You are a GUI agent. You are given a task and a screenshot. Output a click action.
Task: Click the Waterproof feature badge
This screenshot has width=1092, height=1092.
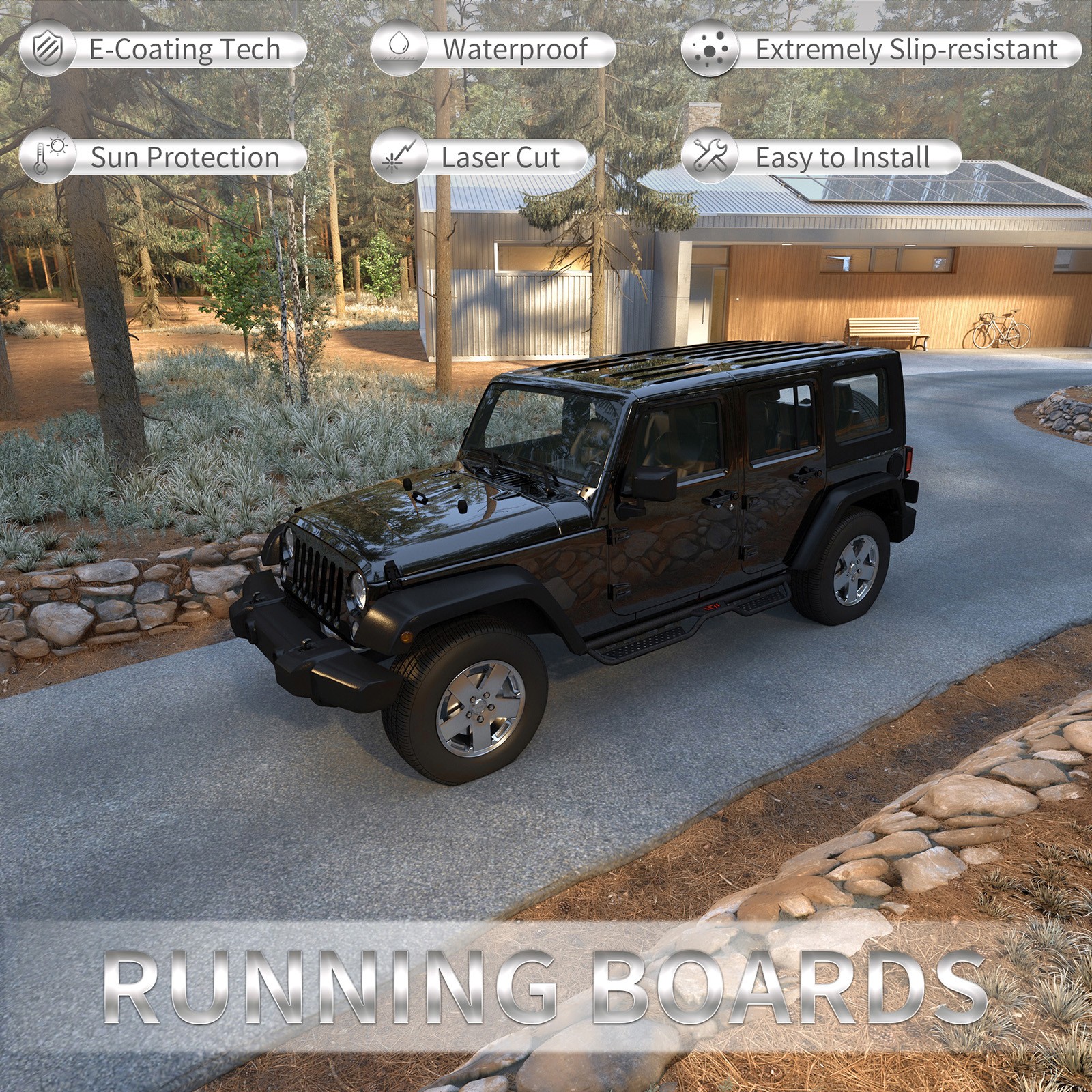493,50
